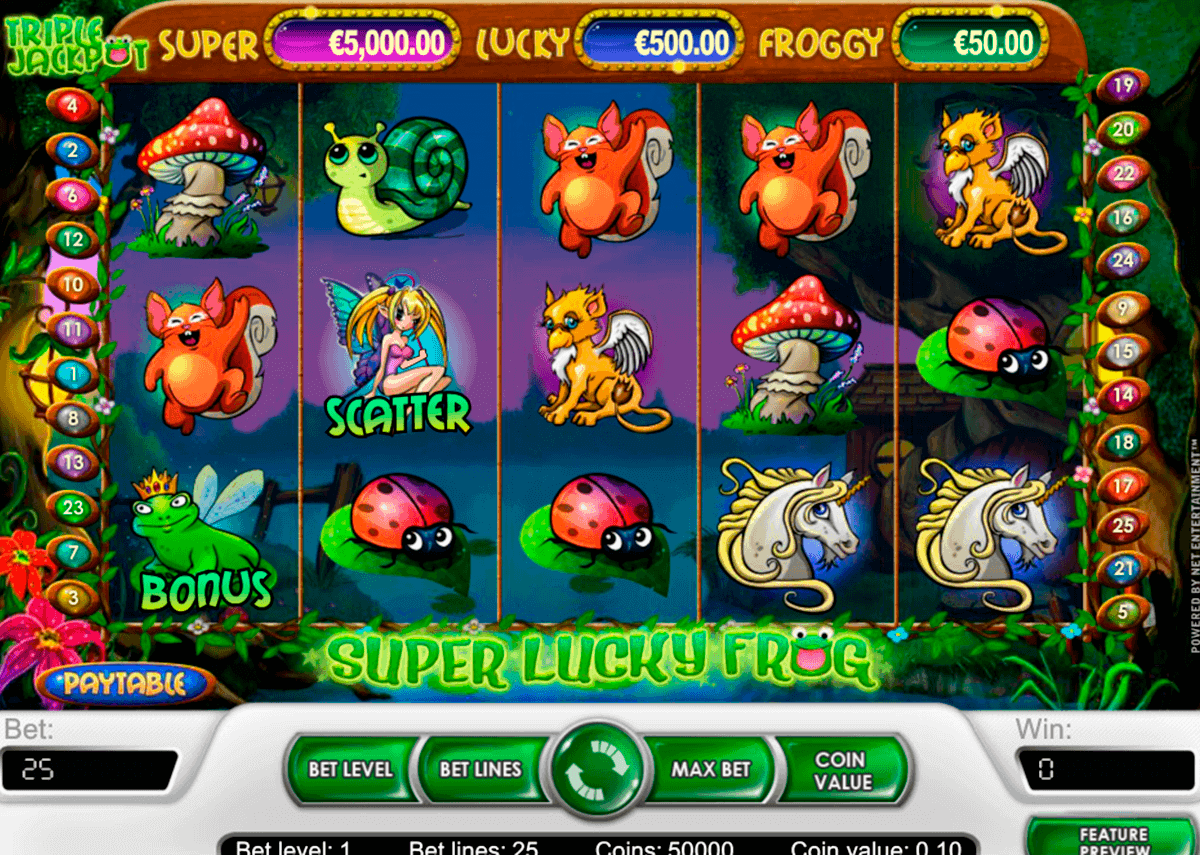Show payline number 18 marker

[1122, 441]
